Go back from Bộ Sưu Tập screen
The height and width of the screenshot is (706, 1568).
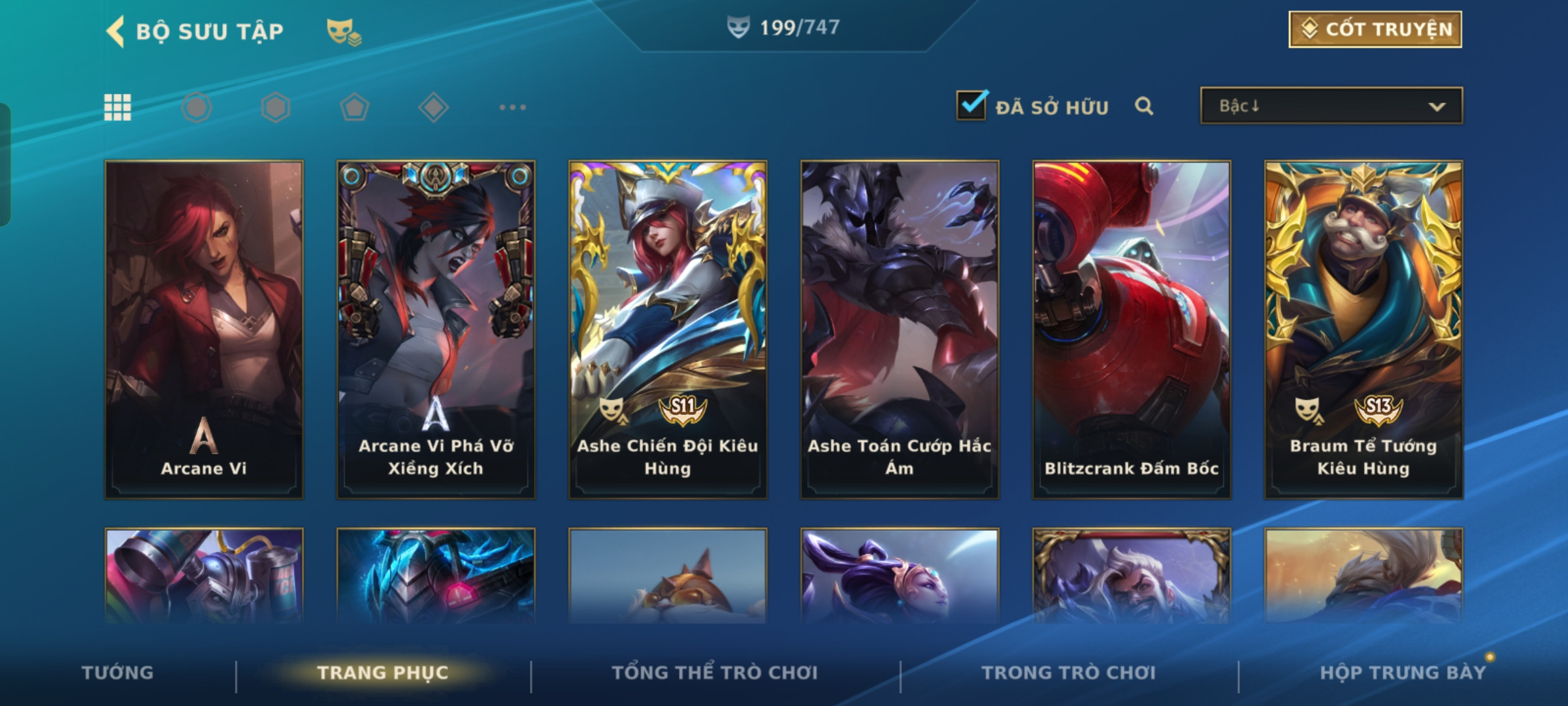(x=116, y=31)
